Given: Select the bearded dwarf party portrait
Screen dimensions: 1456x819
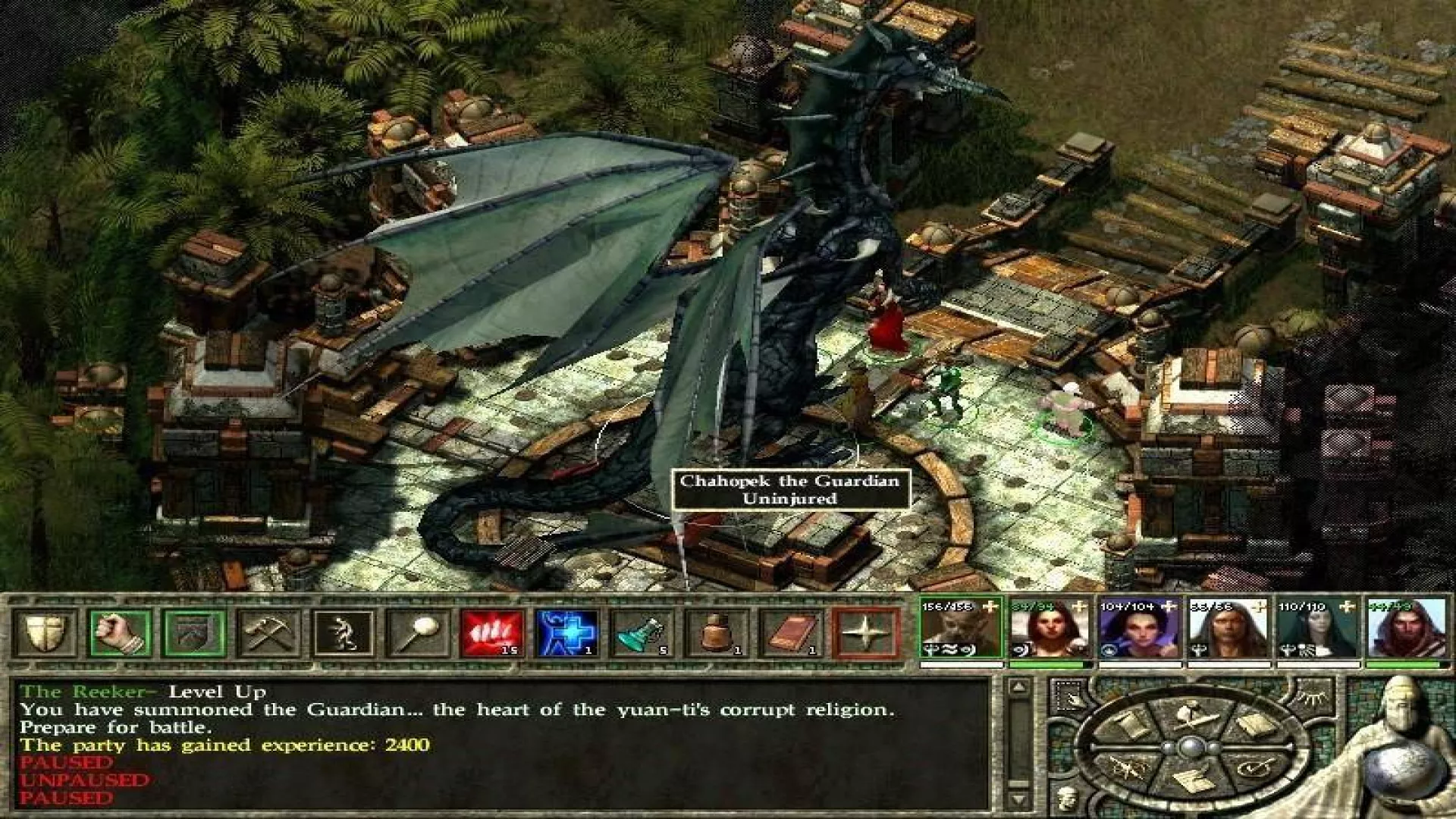Looking at the screenshot, I should pyautogui.click(x=961, y=628).
